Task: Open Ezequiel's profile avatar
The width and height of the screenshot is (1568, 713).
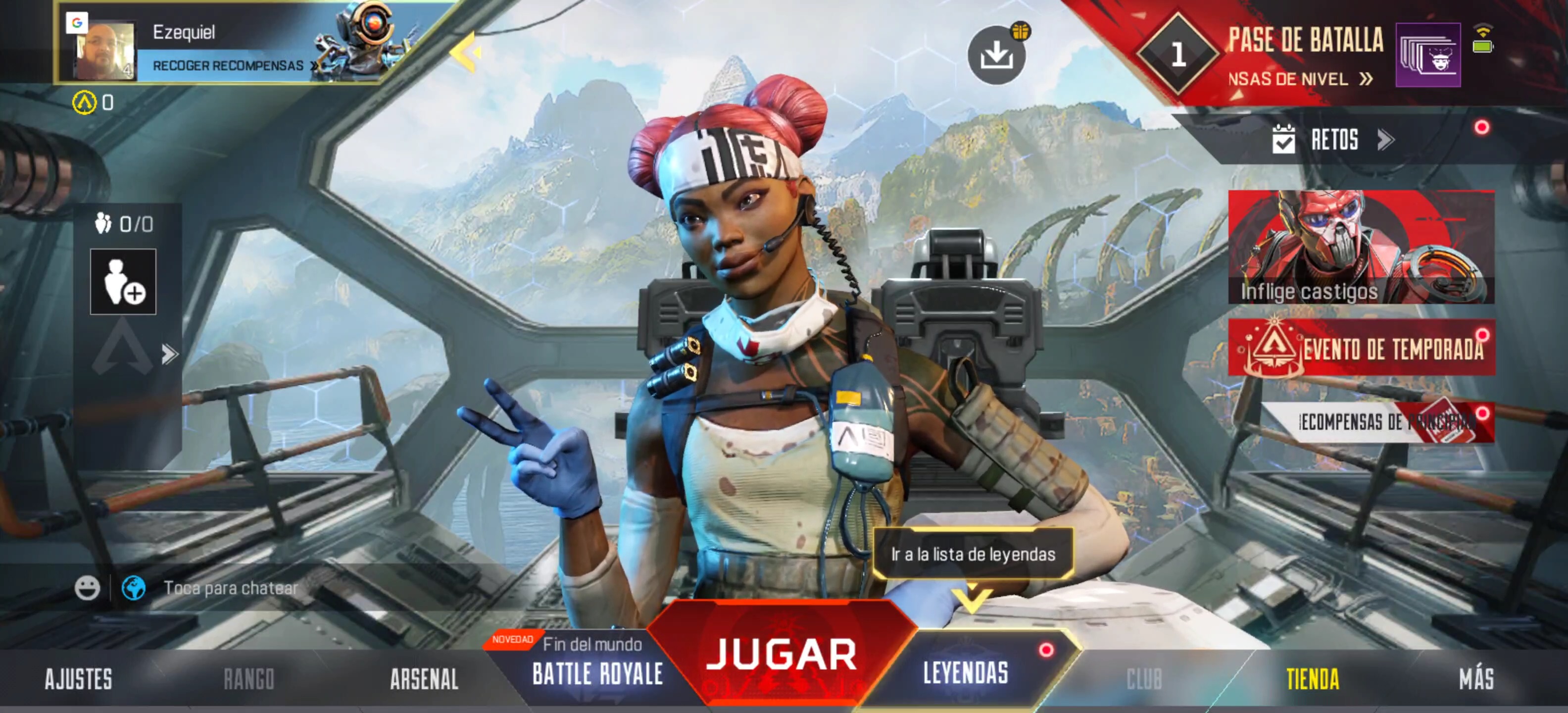Action: [103, 50]
